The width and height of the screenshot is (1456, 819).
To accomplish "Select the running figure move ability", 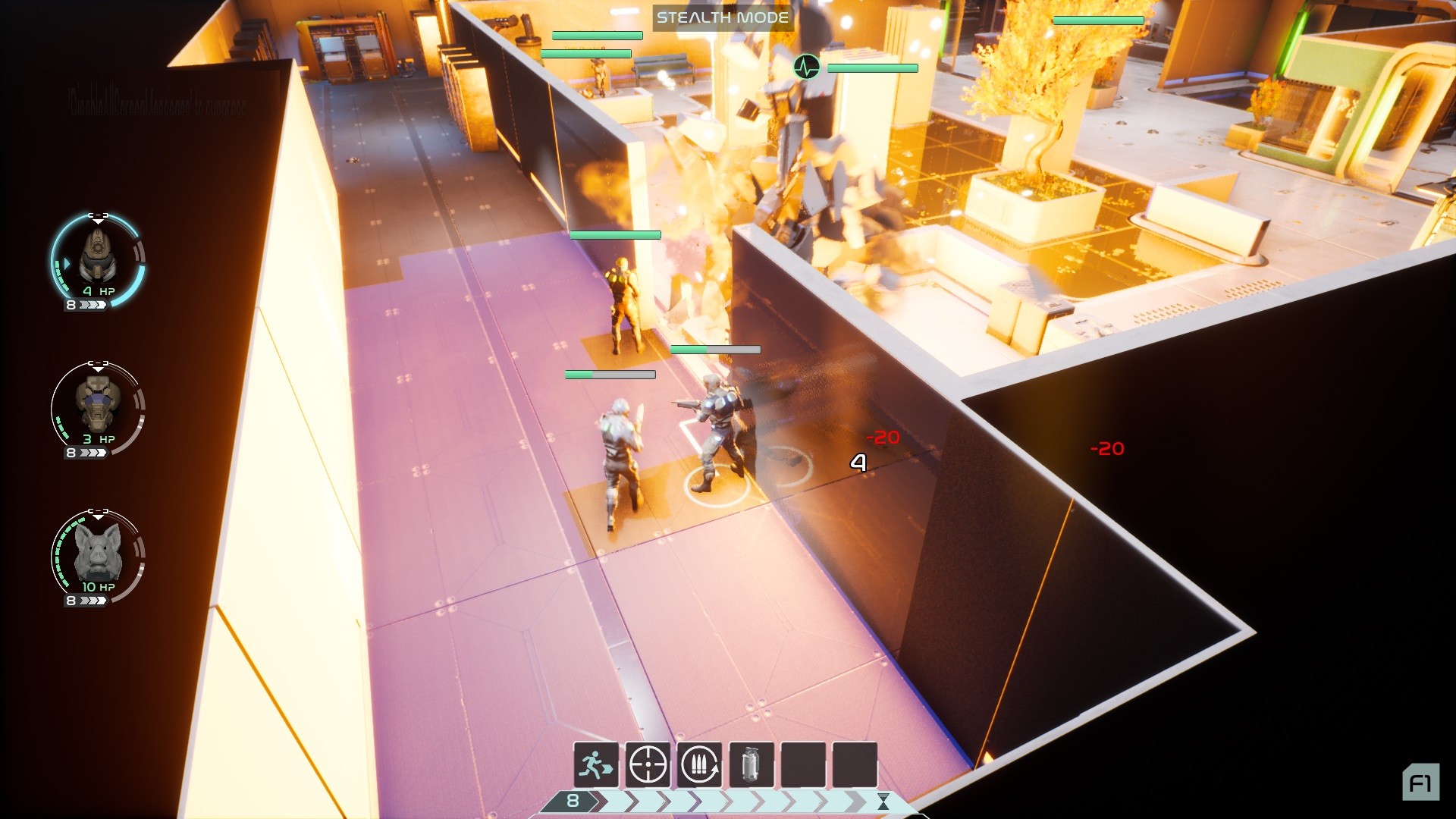I will pyautogui.click(x=596, y=764).
